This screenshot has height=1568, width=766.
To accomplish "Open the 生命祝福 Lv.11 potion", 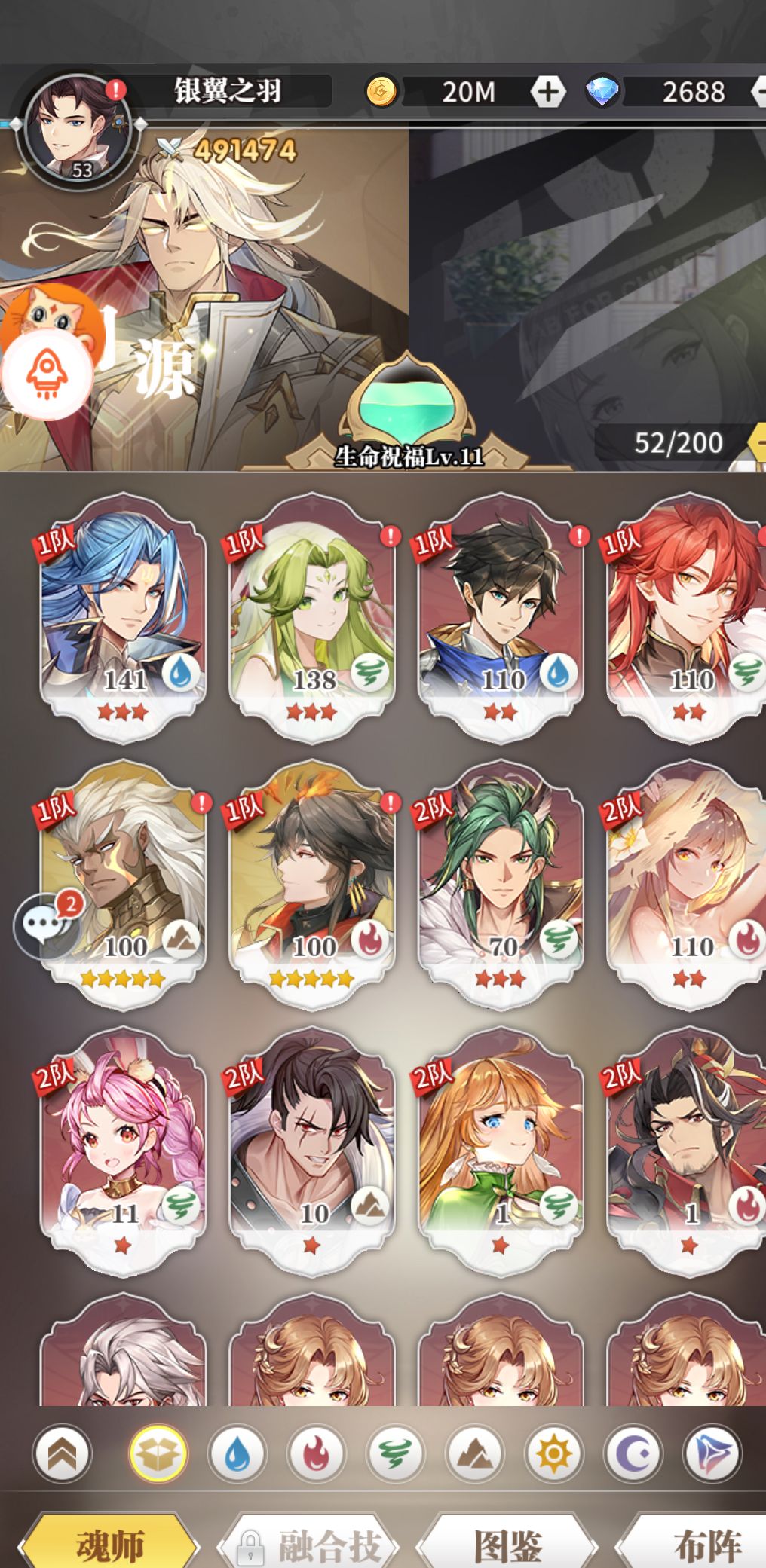I will (x=408, y=411).
